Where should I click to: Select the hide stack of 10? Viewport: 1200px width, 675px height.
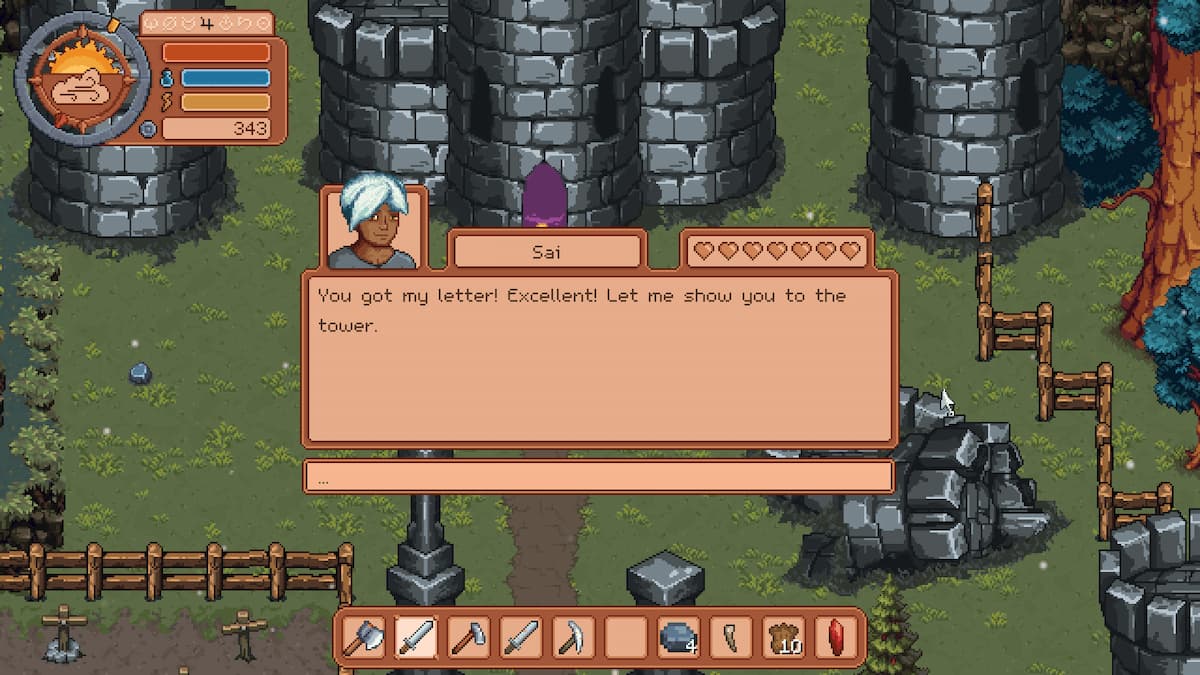pos(784,637)
